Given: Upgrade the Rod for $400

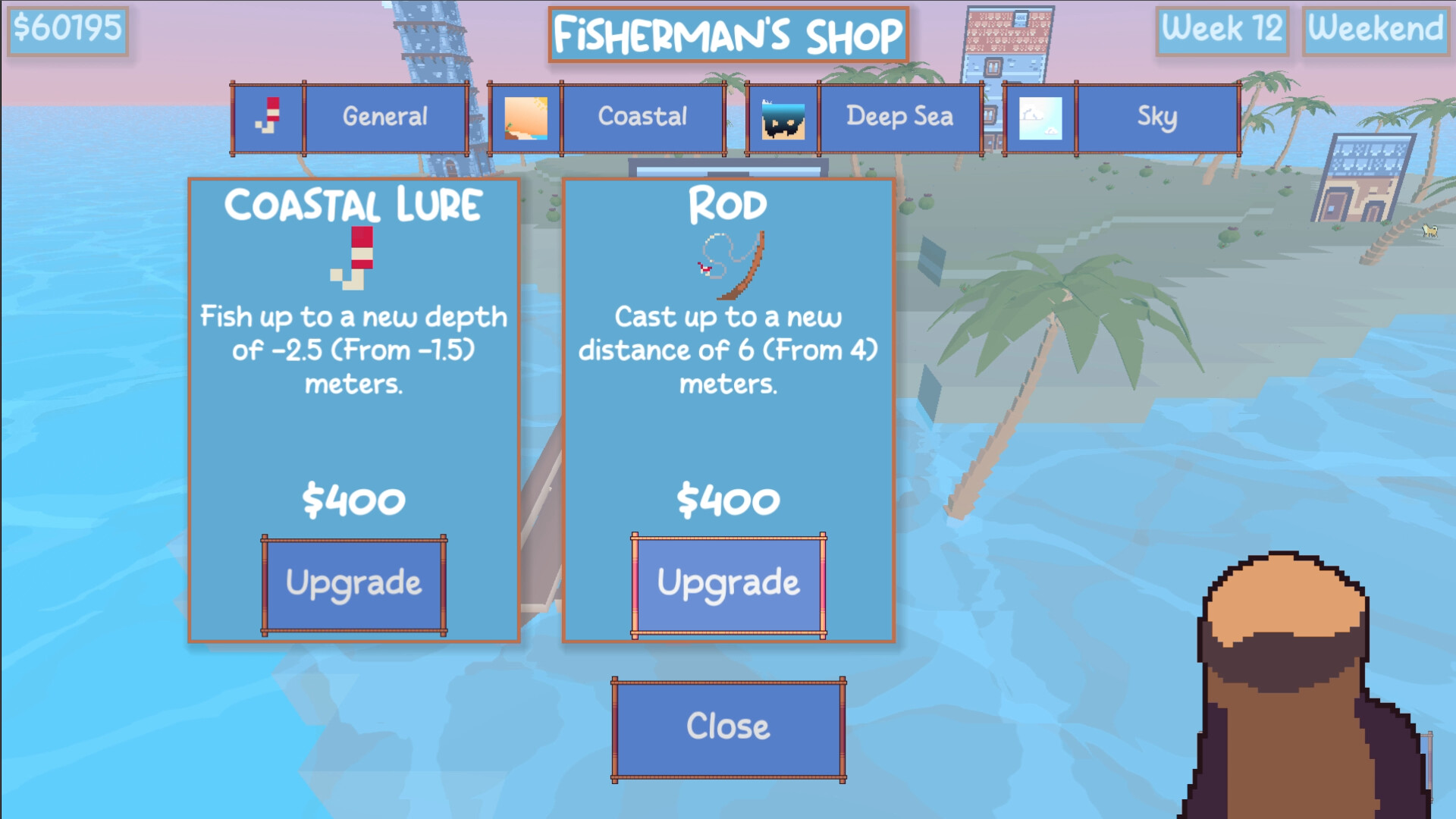Looking at the screenshot, I should [x=728, y=582].
